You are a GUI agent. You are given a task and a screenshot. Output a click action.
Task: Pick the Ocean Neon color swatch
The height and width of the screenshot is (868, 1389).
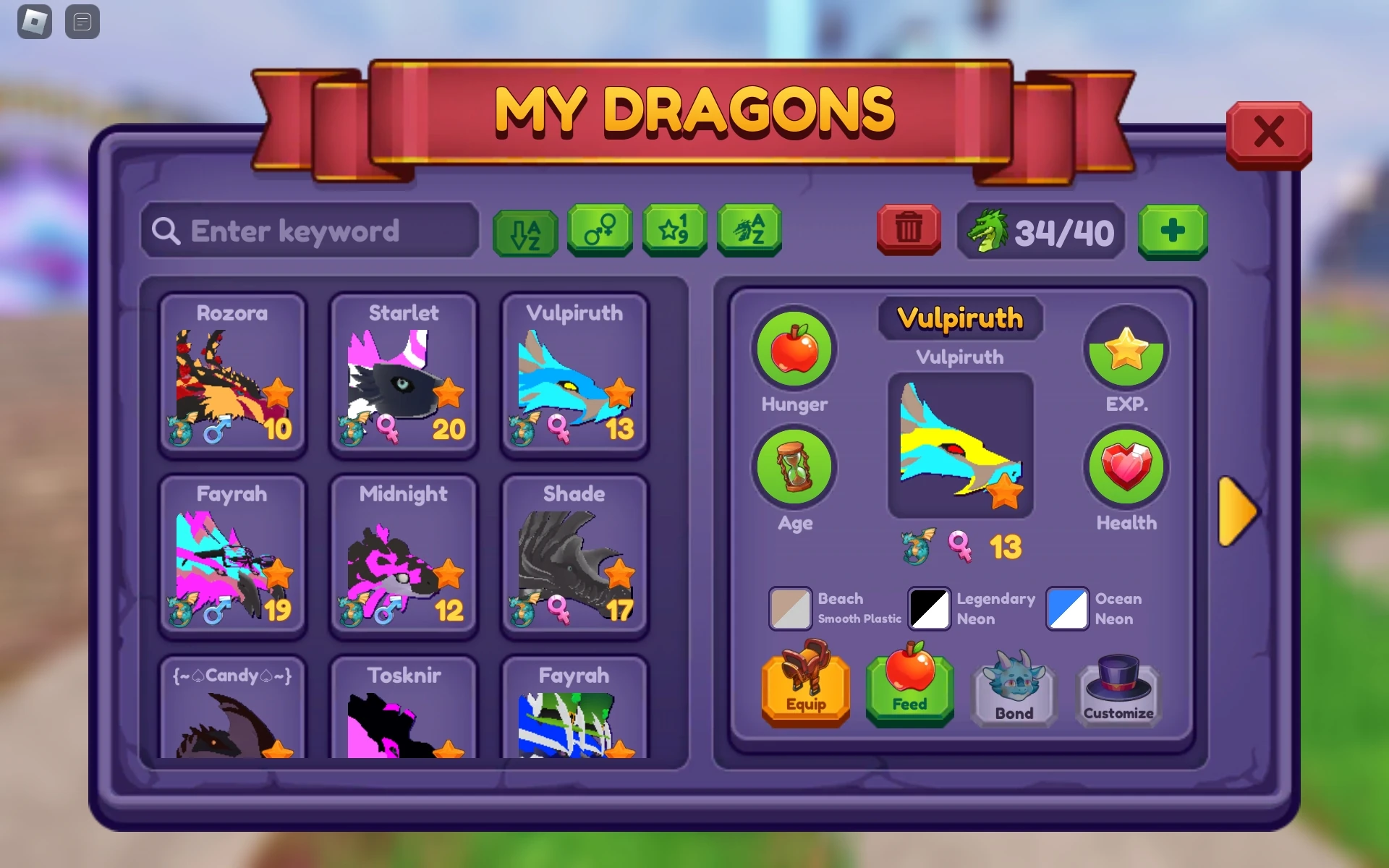point(1066,609)
